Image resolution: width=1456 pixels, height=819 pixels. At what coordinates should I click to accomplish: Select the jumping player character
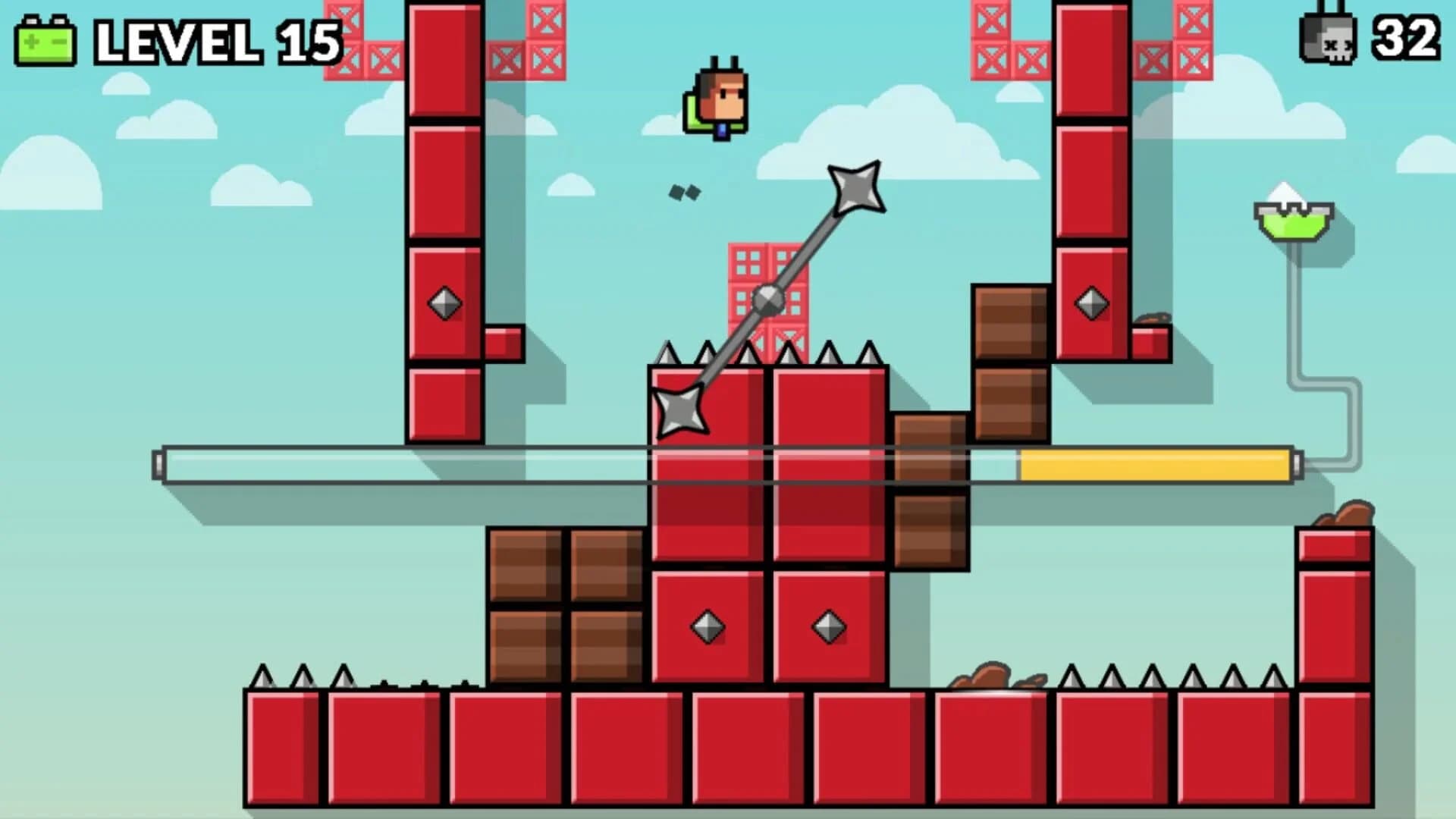coord(717,99)
